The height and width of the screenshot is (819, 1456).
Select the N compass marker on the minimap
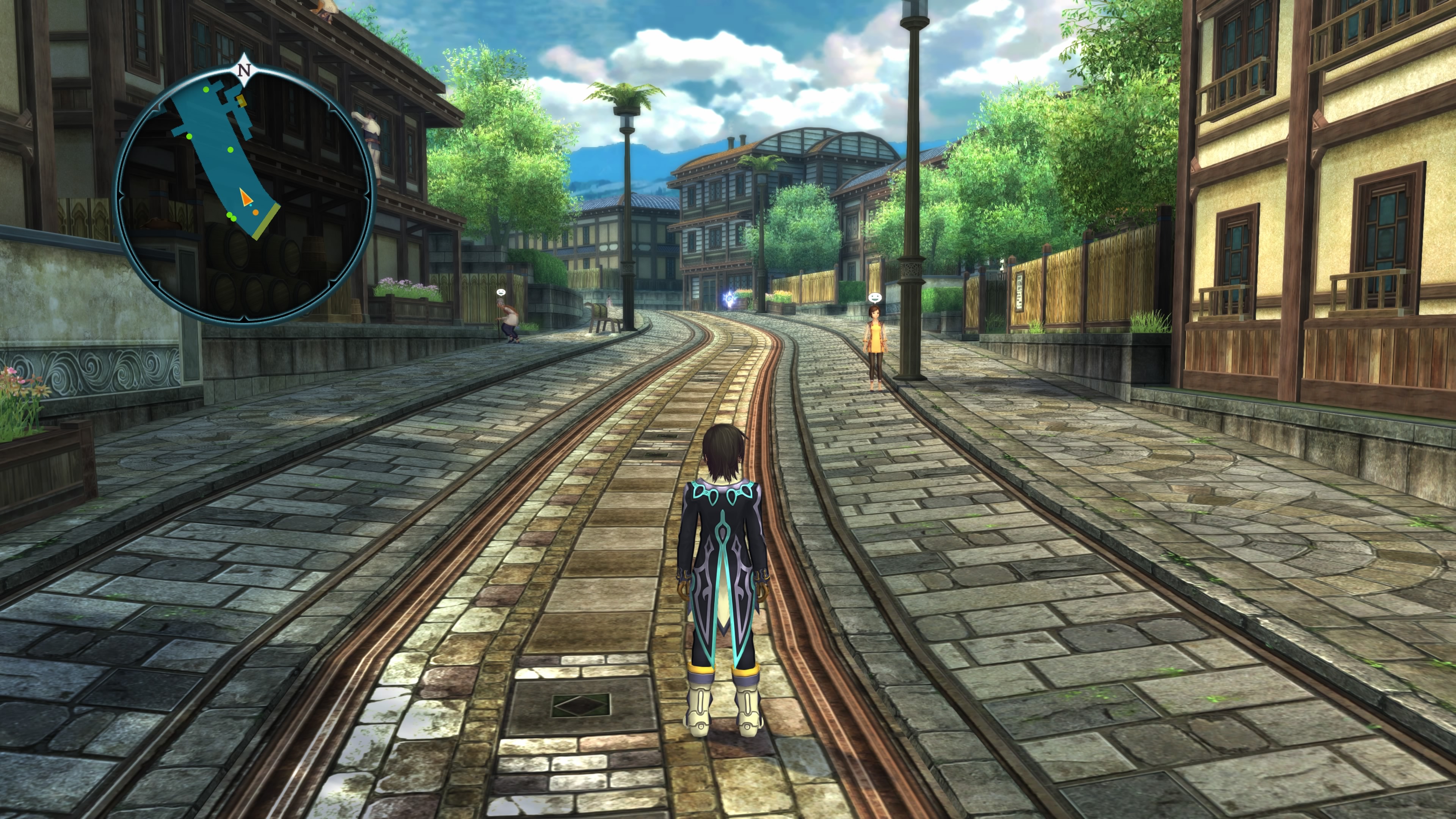[x=243, y=71]
